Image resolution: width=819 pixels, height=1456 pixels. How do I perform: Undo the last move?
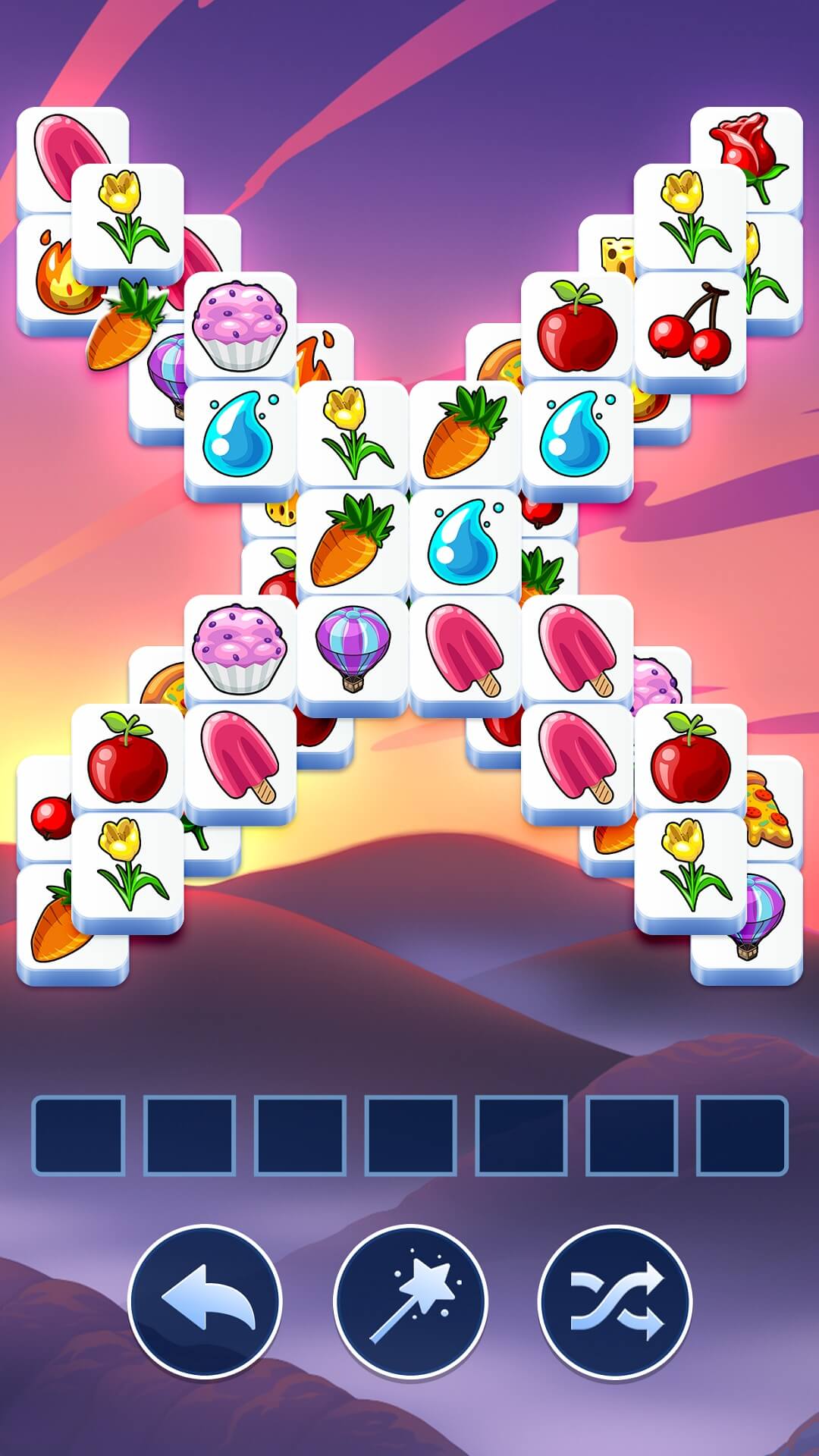(x=205, y=1301)
